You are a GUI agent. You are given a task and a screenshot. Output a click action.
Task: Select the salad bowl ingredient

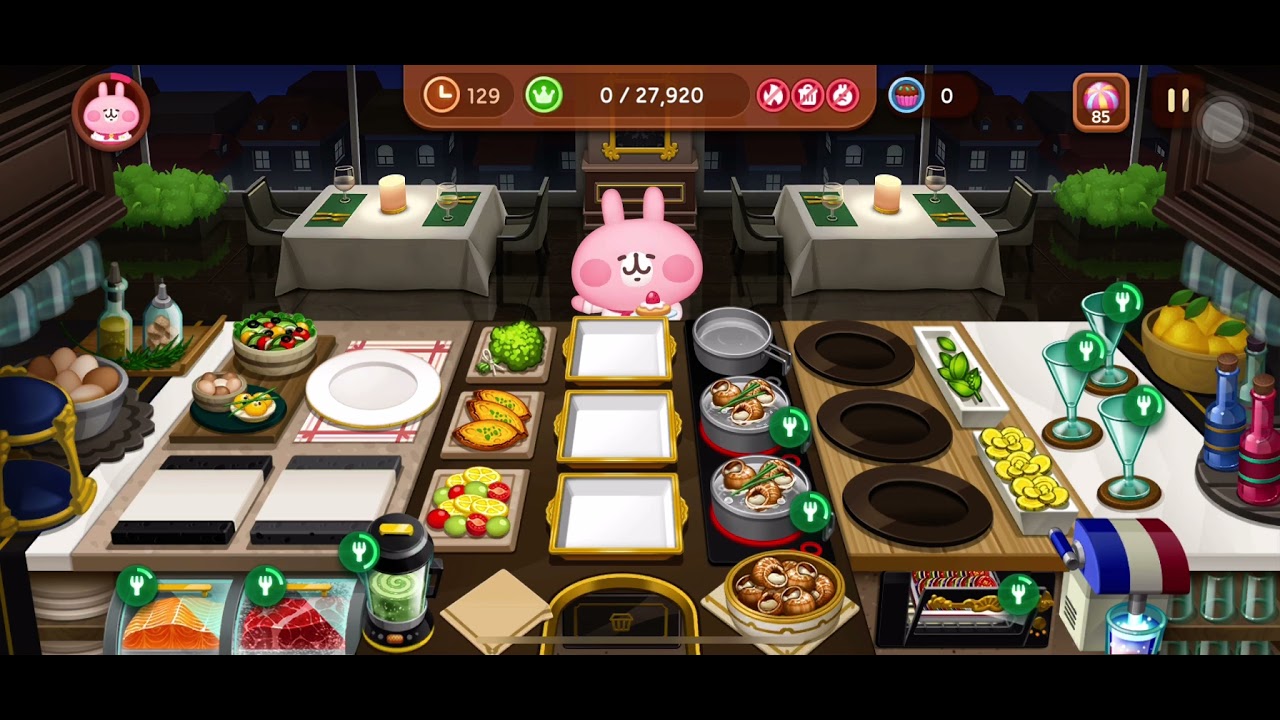[274, 338]
